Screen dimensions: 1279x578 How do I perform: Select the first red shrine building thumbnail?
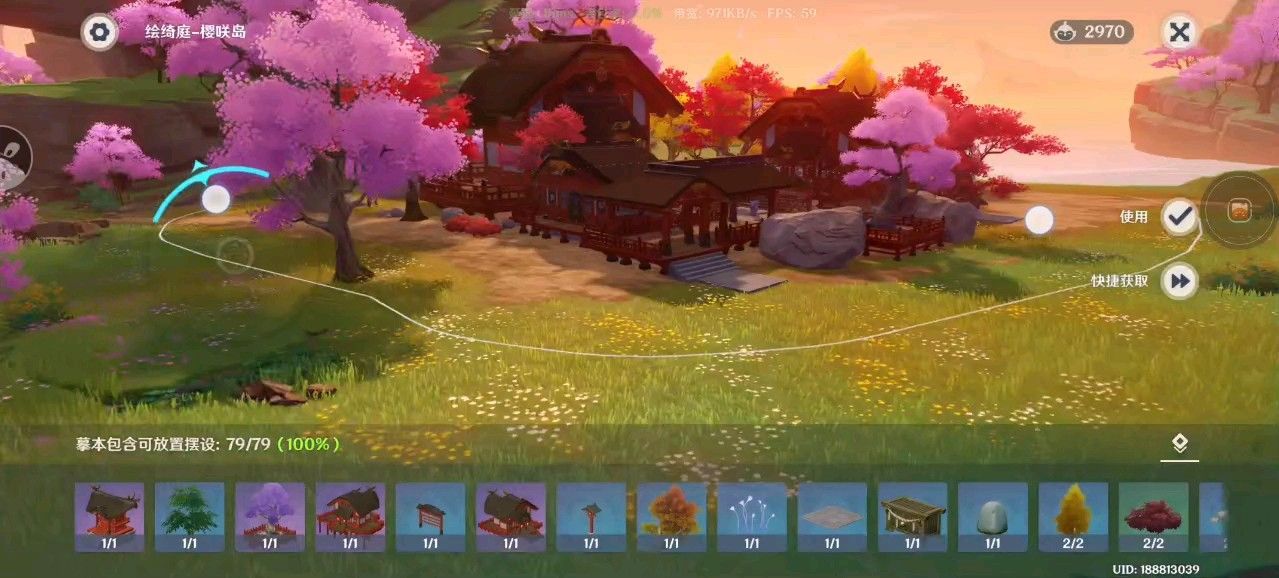(x=109, y=516)
